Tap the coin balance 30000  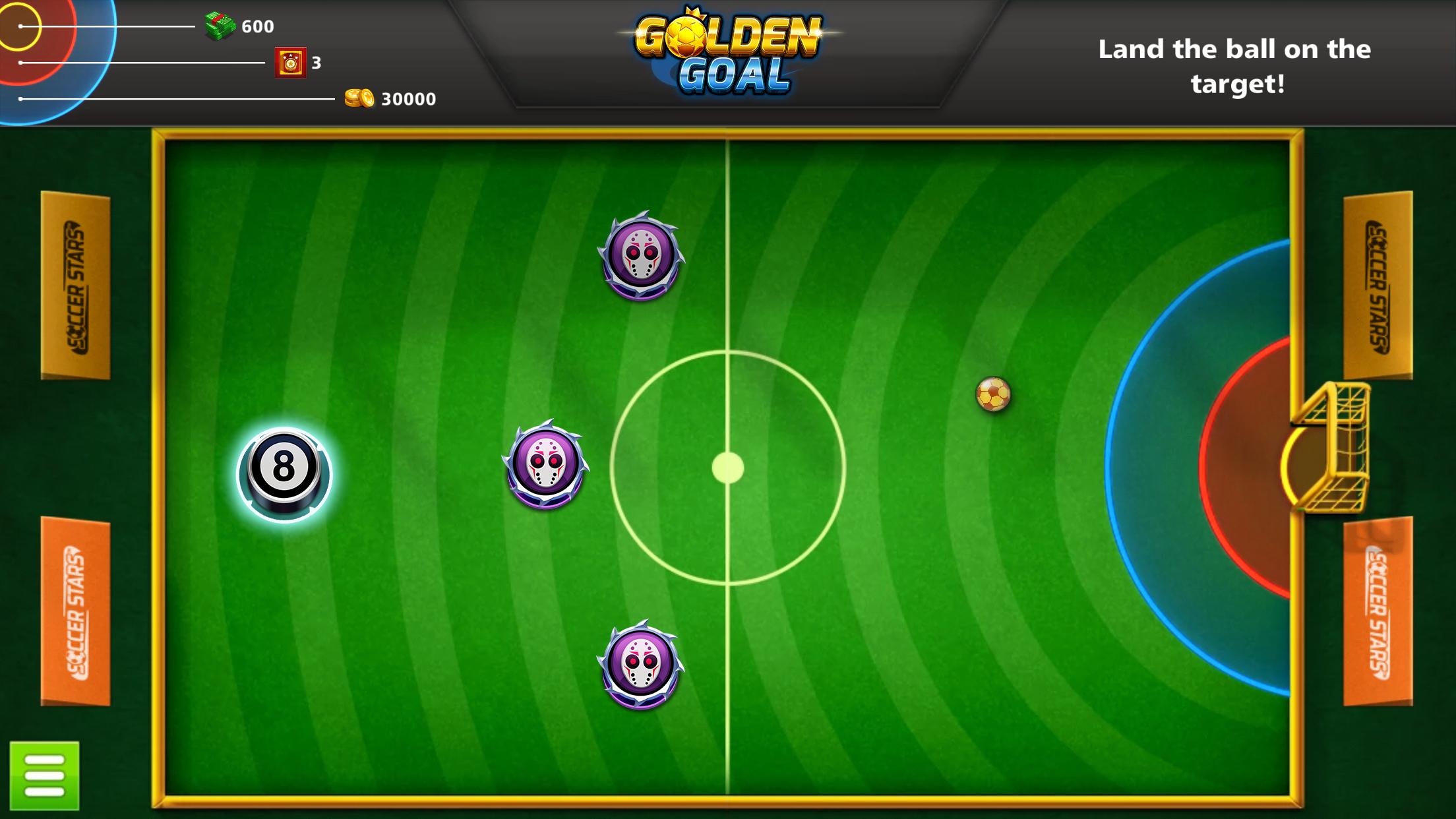click(x=408, y=99)
